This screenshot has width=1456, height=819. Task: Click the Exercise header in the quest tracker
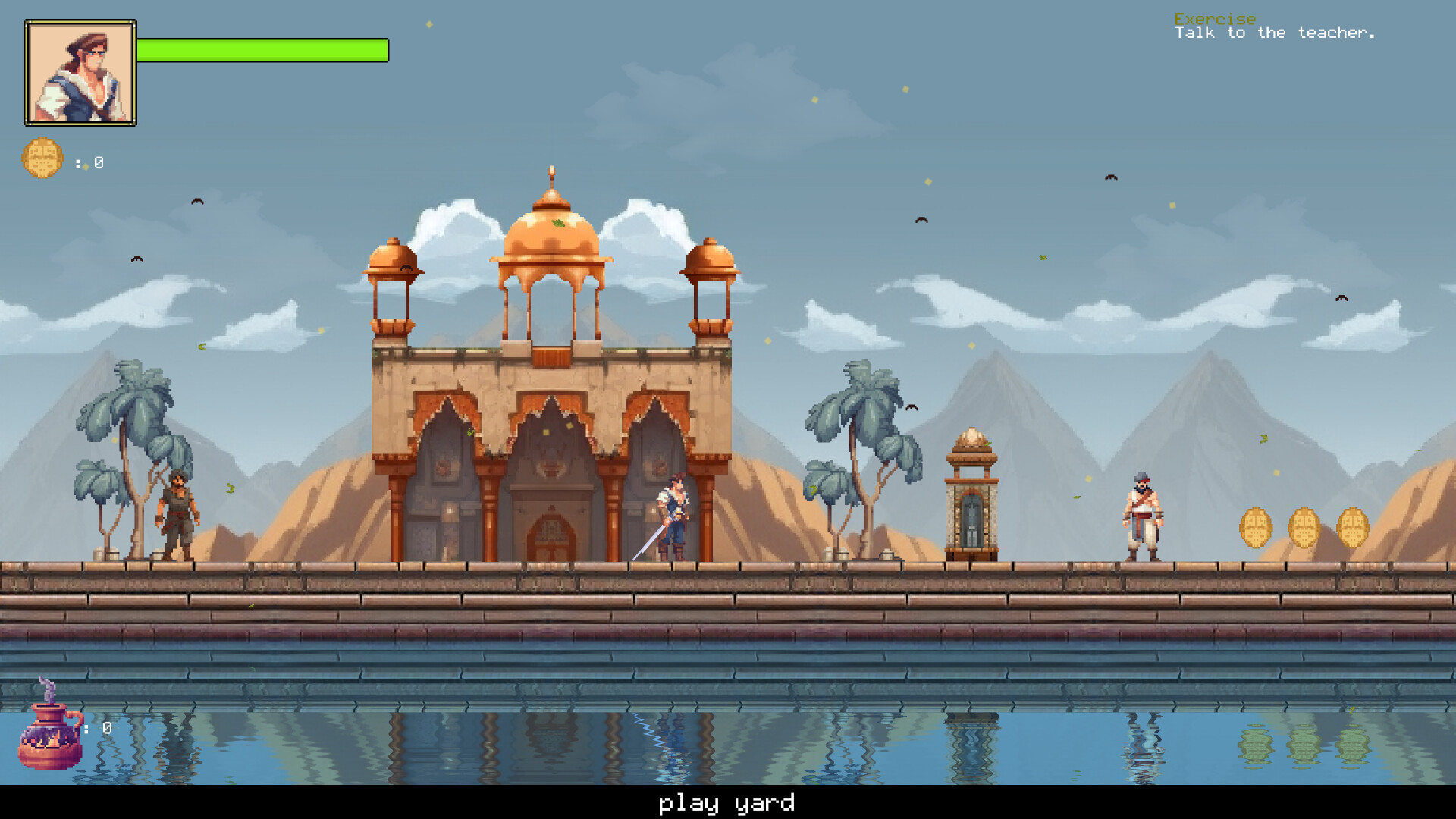[x=1214, y=19]
